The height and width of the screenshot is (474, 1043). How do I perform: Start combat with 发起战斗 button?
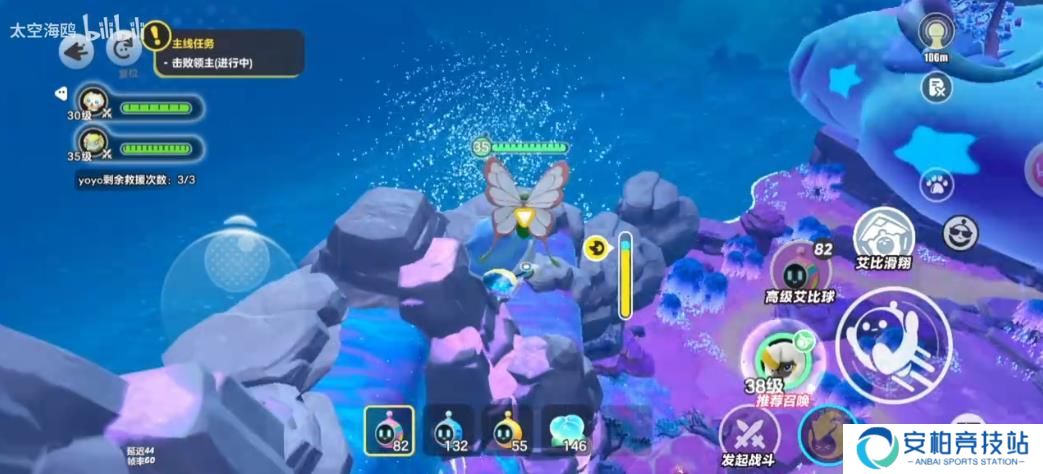tap(750, 437)
